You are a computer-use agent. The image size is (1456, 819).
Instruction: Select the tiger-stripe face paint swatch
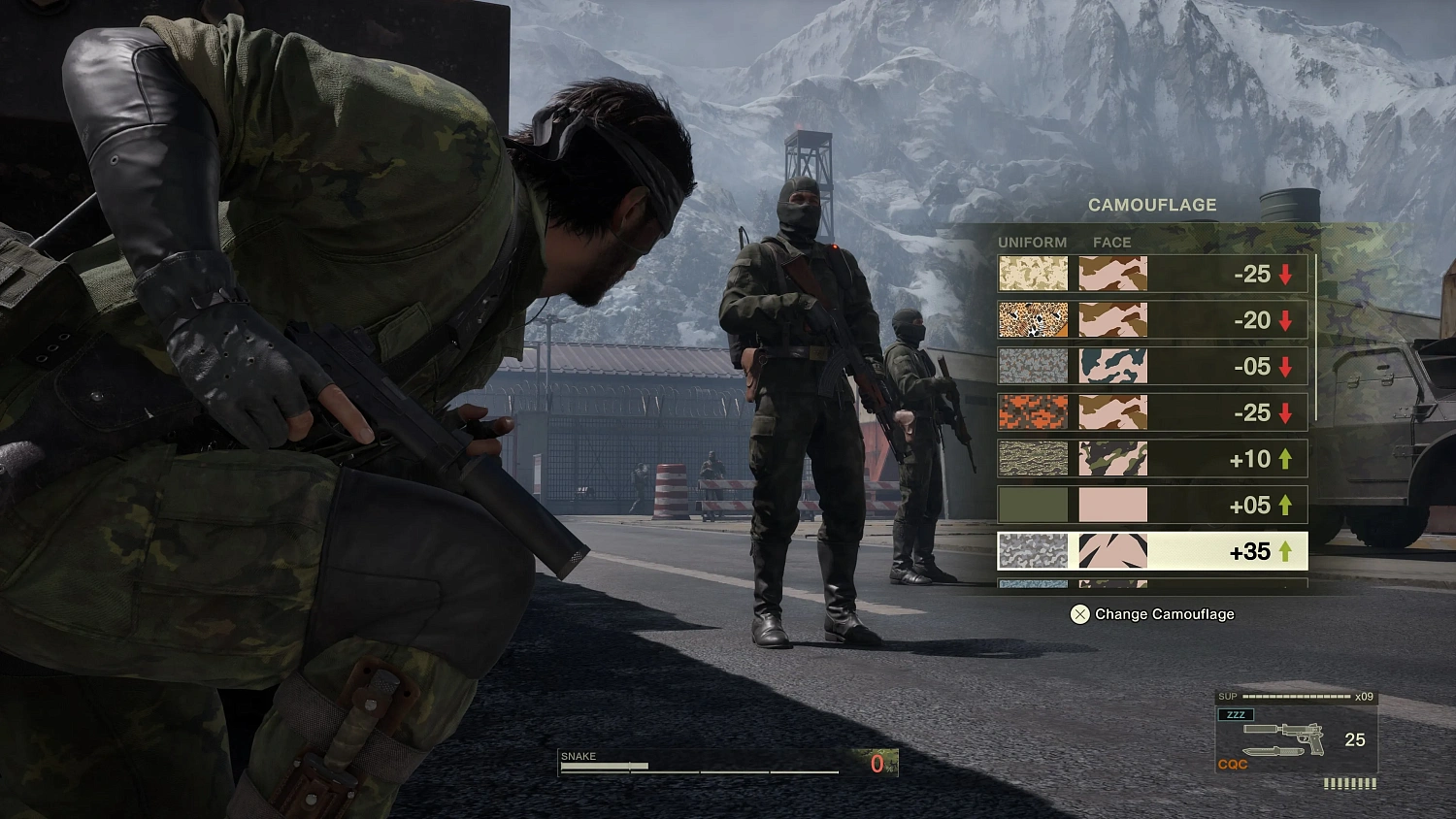pos(1111,551)
